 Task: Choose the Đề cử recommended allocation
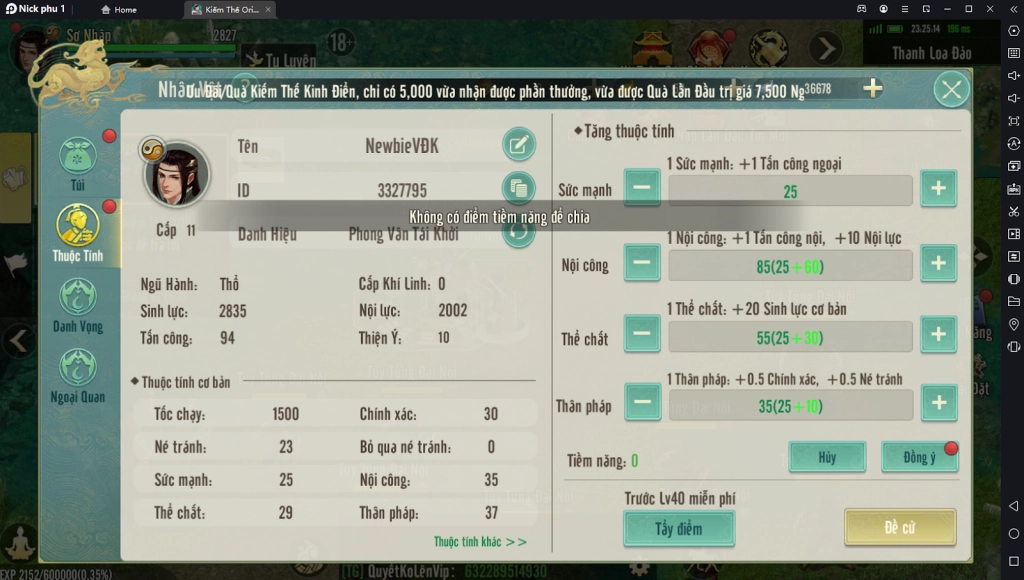coord(899,527)
